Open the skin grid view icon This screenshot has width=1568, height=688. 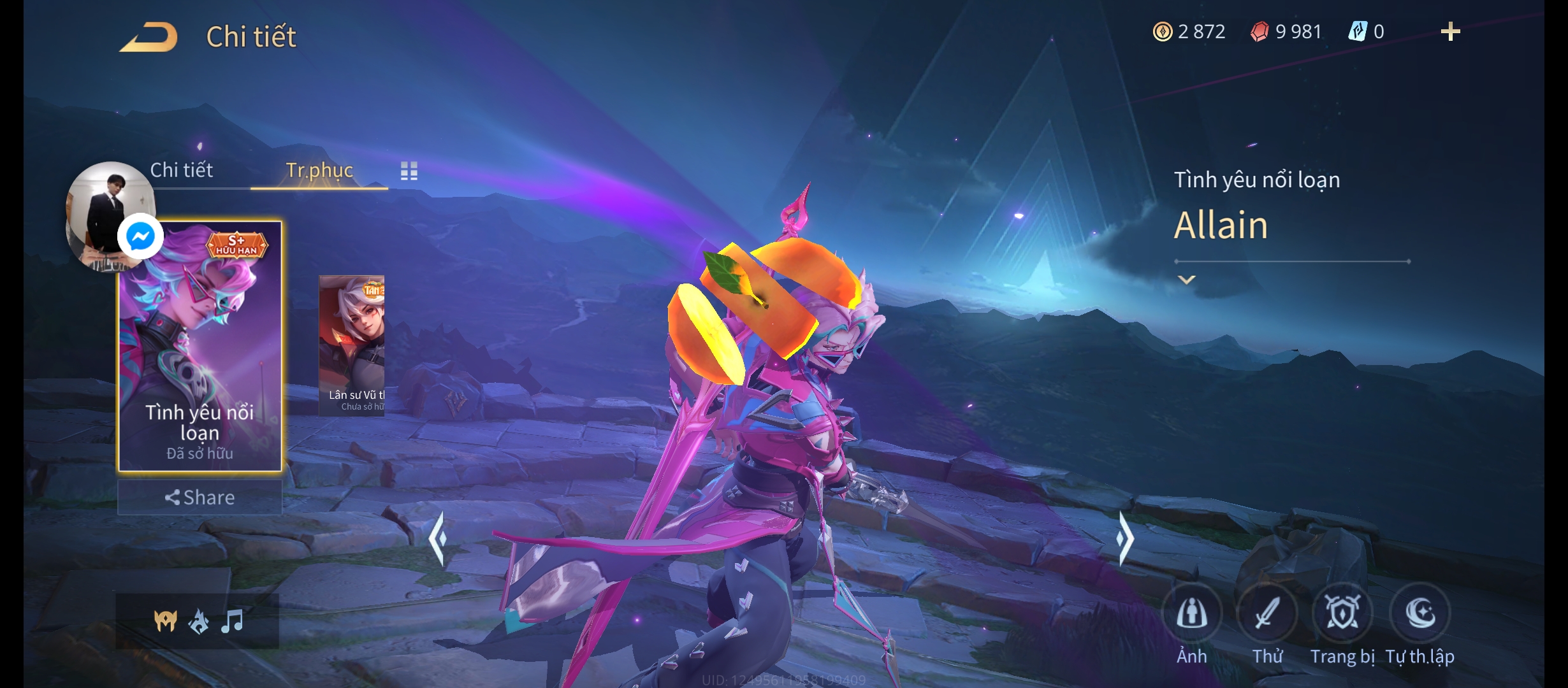[409, 171]
